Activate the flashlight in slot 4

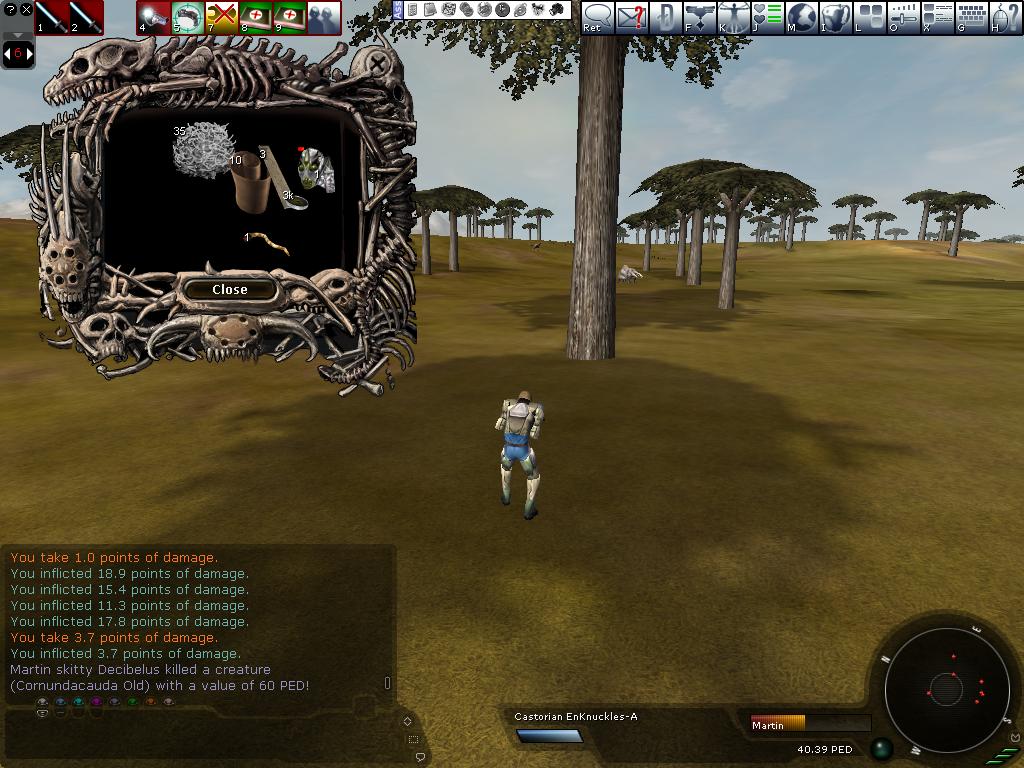(154, 17)
